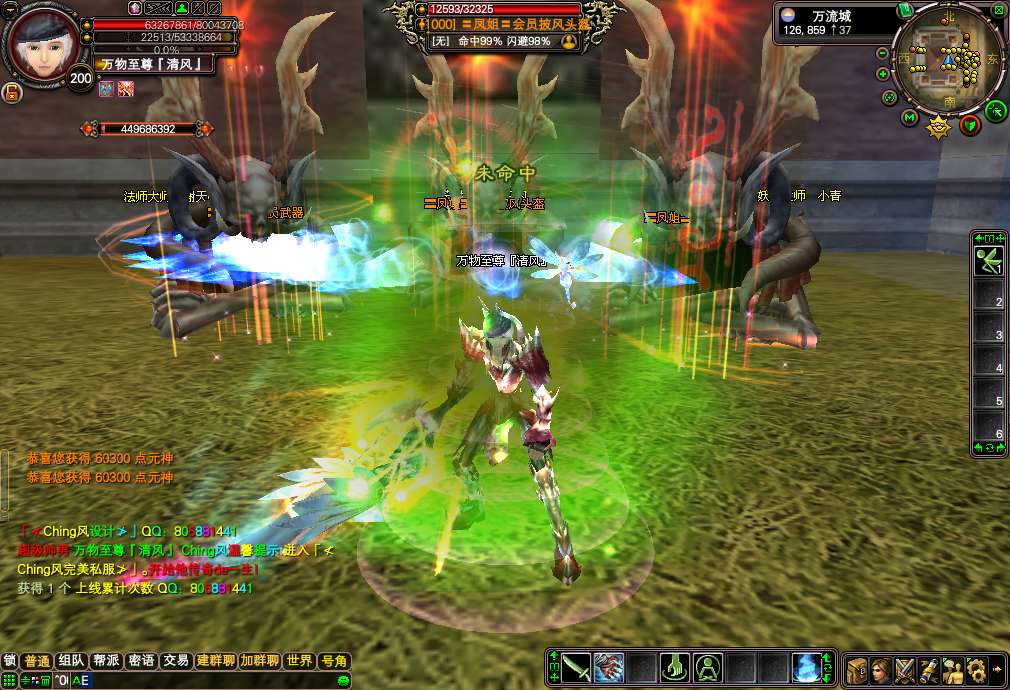Zoom in the minimap with plus button
1010x690 pixels.
click(883, 73)
